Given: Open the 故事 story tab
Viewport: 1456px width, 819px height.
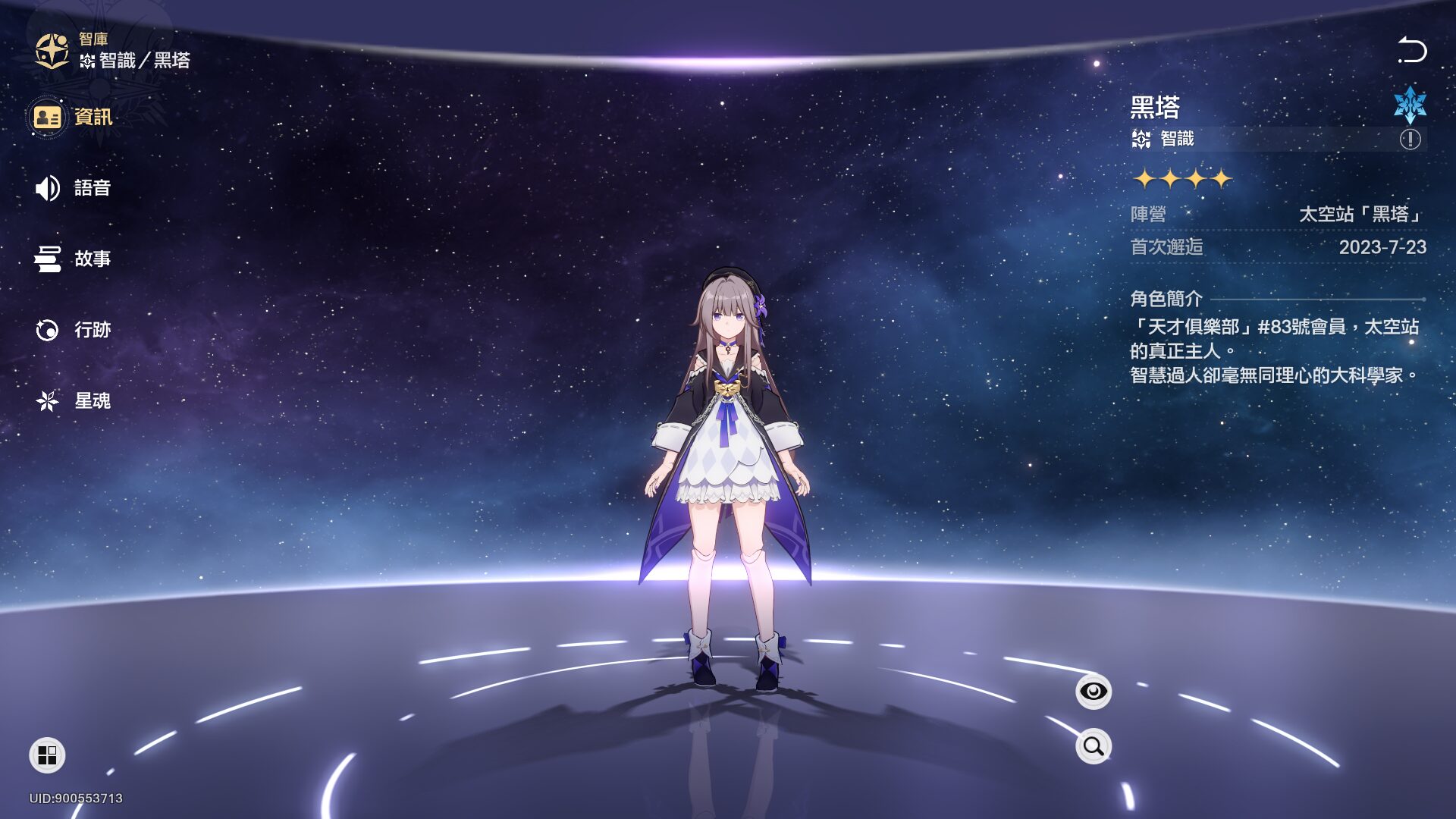Looking at the screenshot, I should 73,259.
